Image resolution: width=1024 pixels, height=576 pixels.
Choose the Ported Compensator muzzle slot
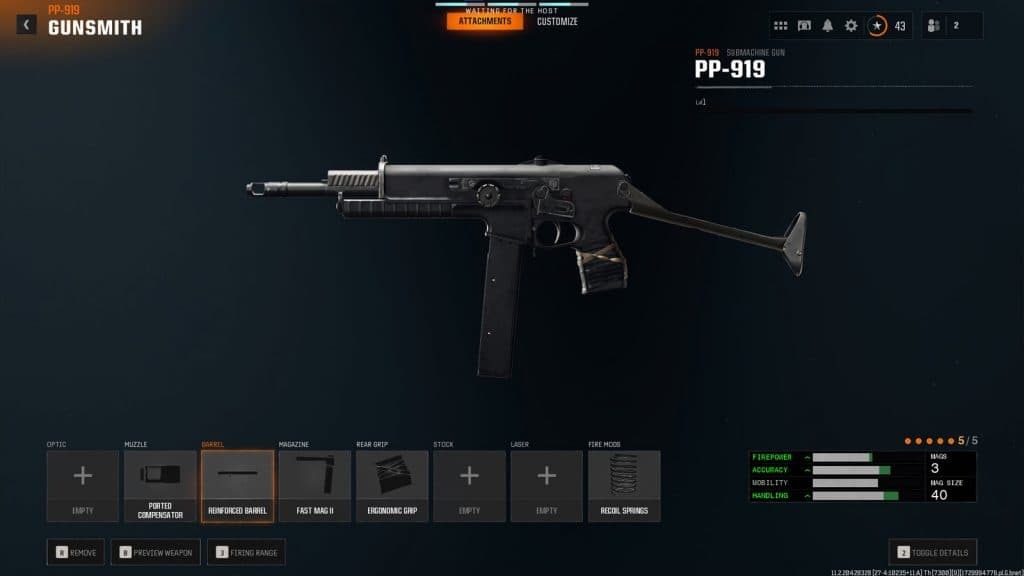pos(160,485)
